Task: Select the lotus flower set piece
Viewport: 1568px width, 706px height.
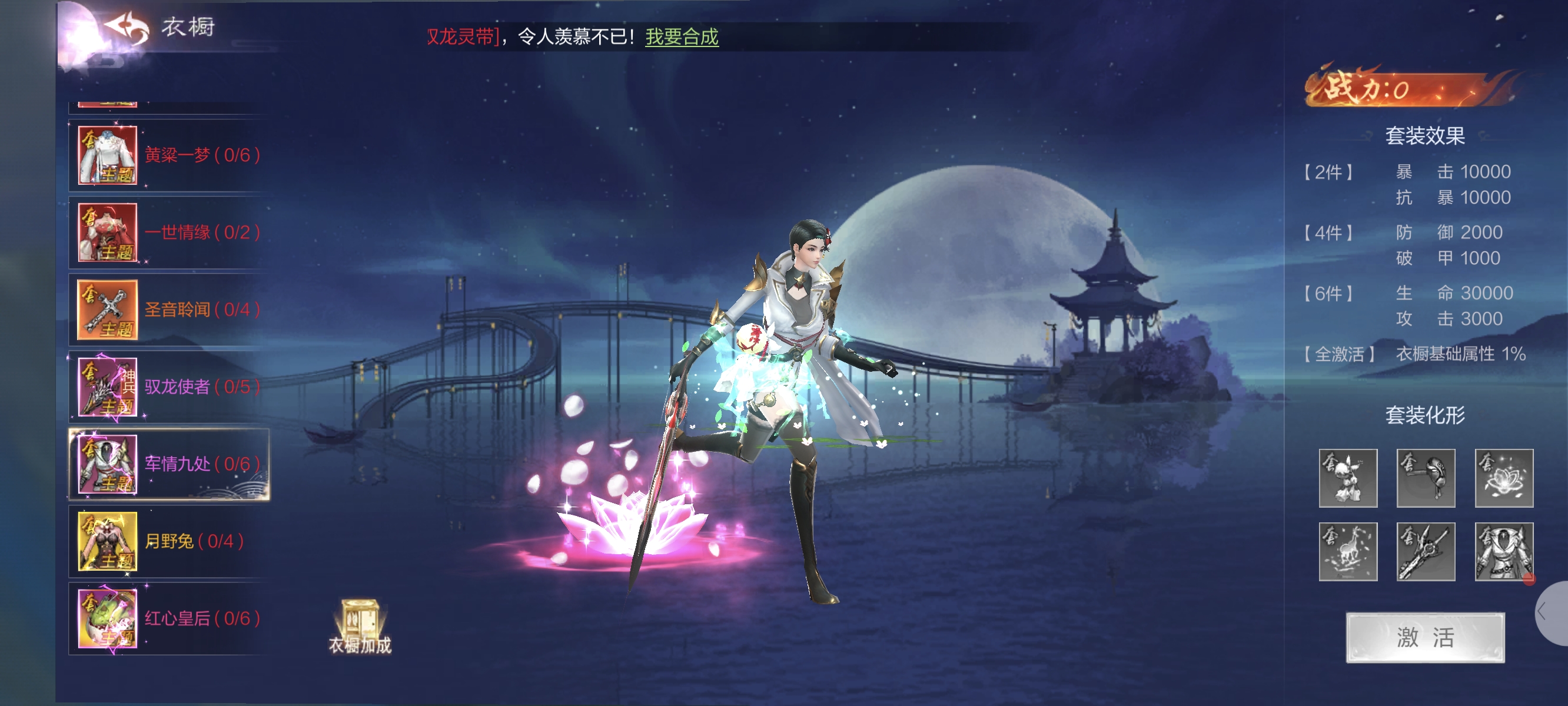Action: (x=1503, y=478)
